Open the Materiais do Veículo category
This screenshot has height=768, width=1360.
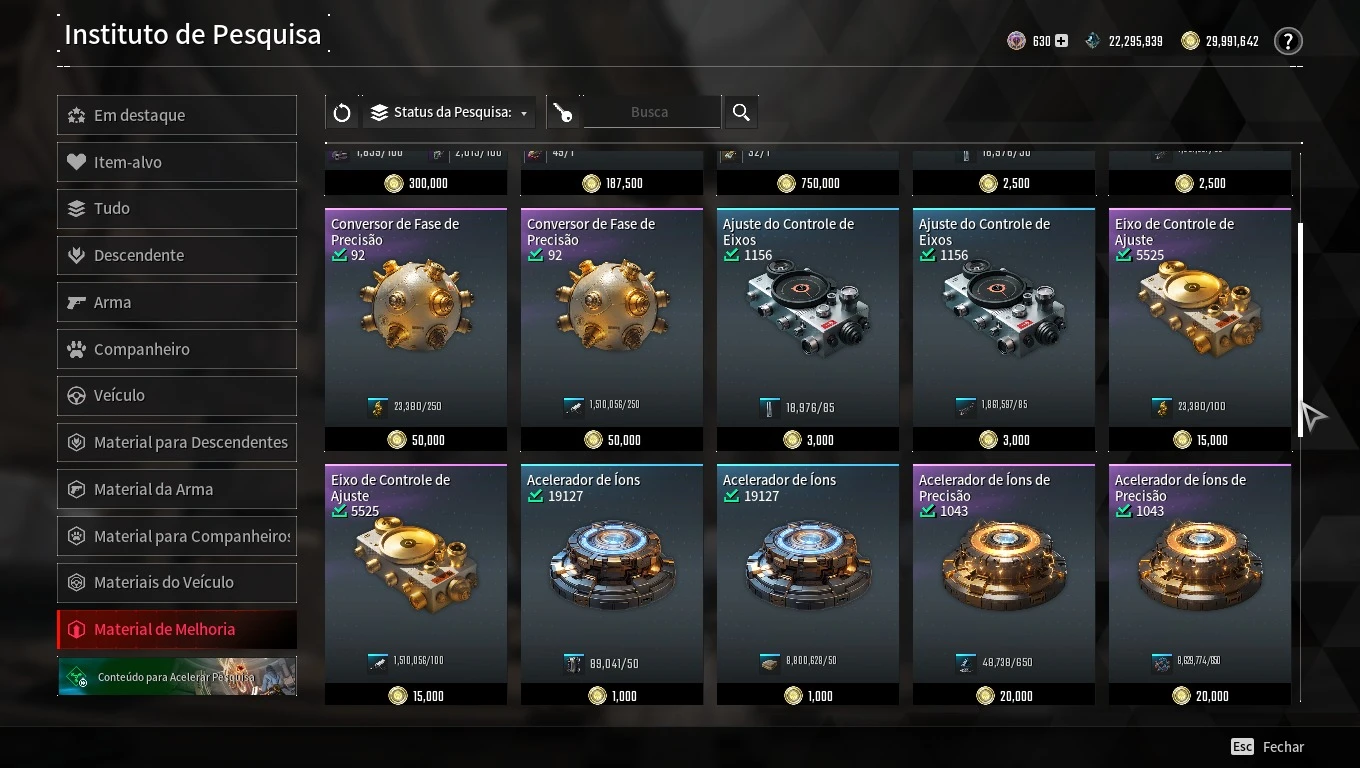pyautogui.click(x=177, y=582)
